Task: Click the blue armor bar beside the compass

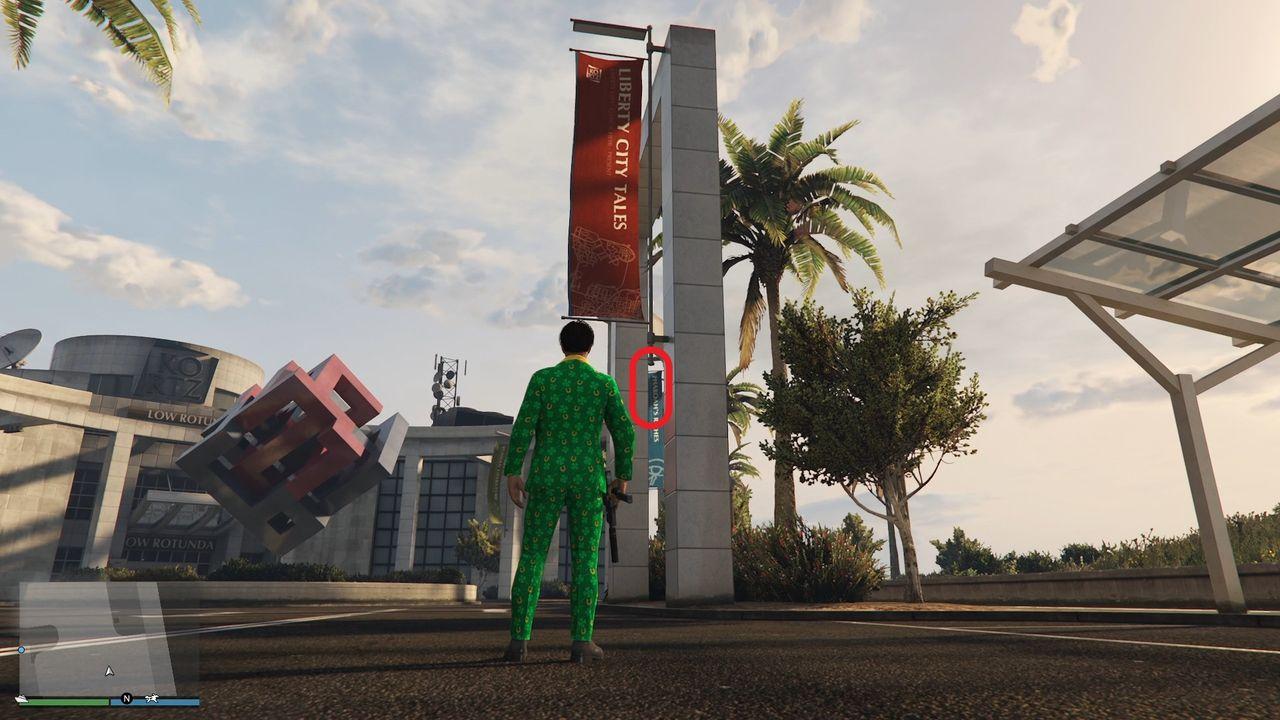Action: click(175, 699)
